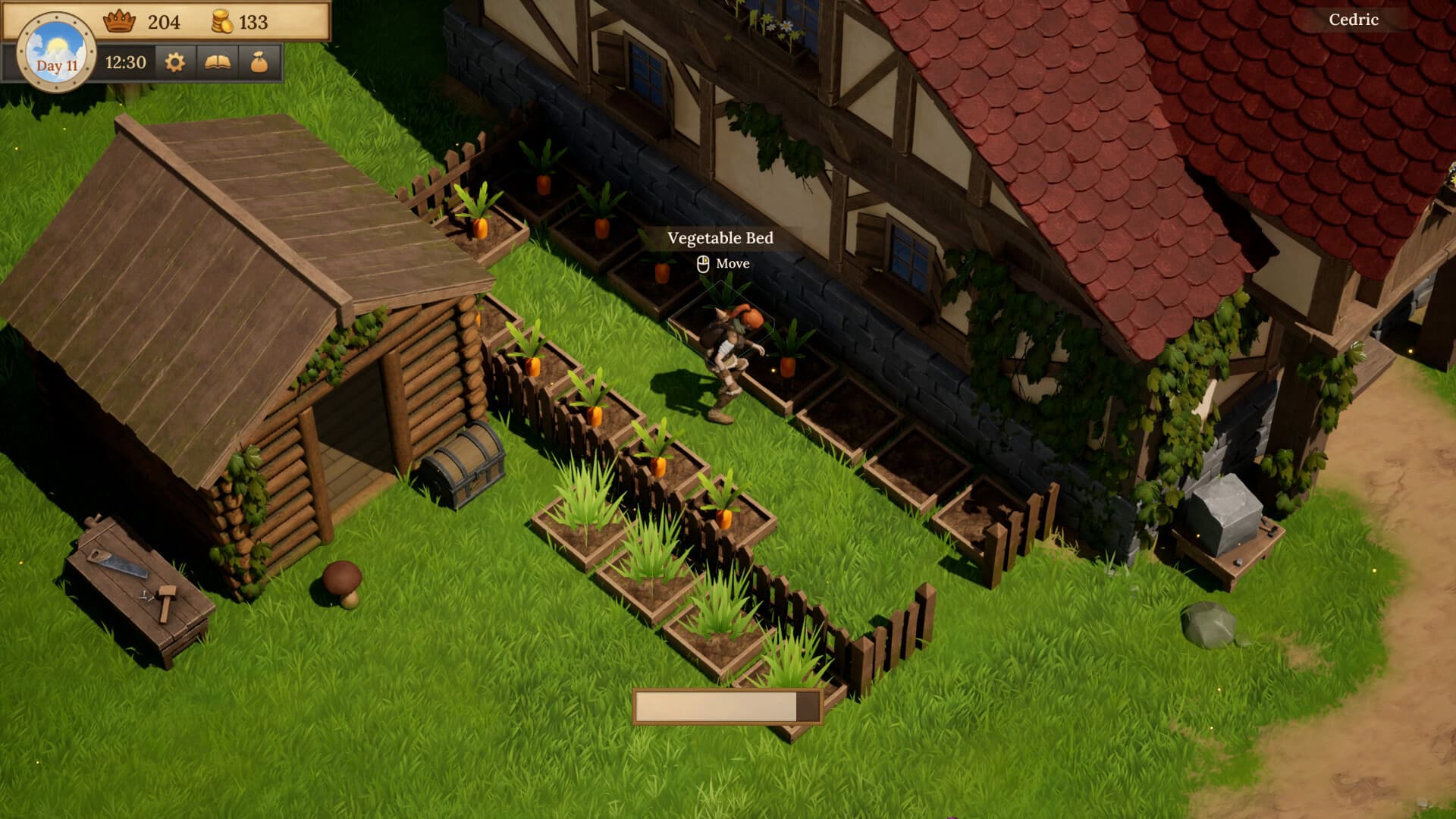
Task: Click the 12:30 time display
Action: [124, 64]
